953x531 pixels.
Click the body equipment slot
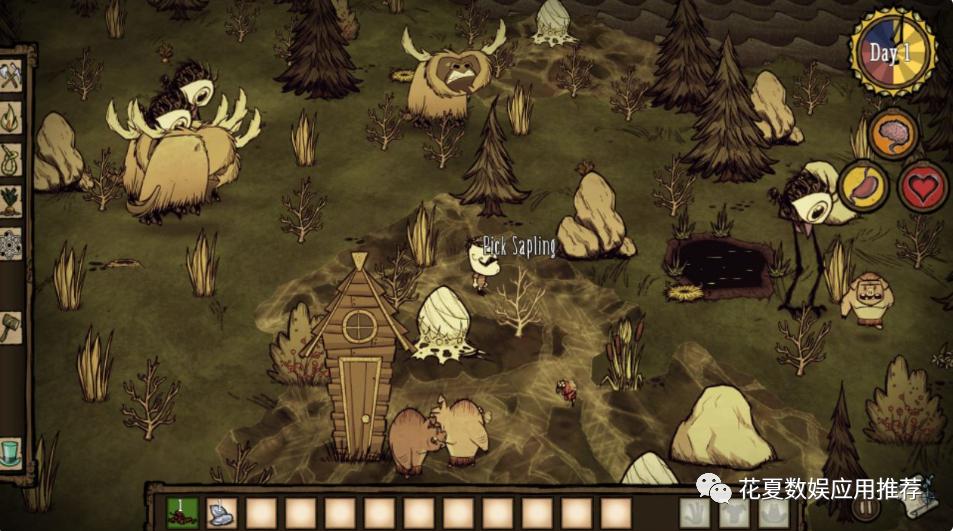pyautogui.click(x=733, y=512)
